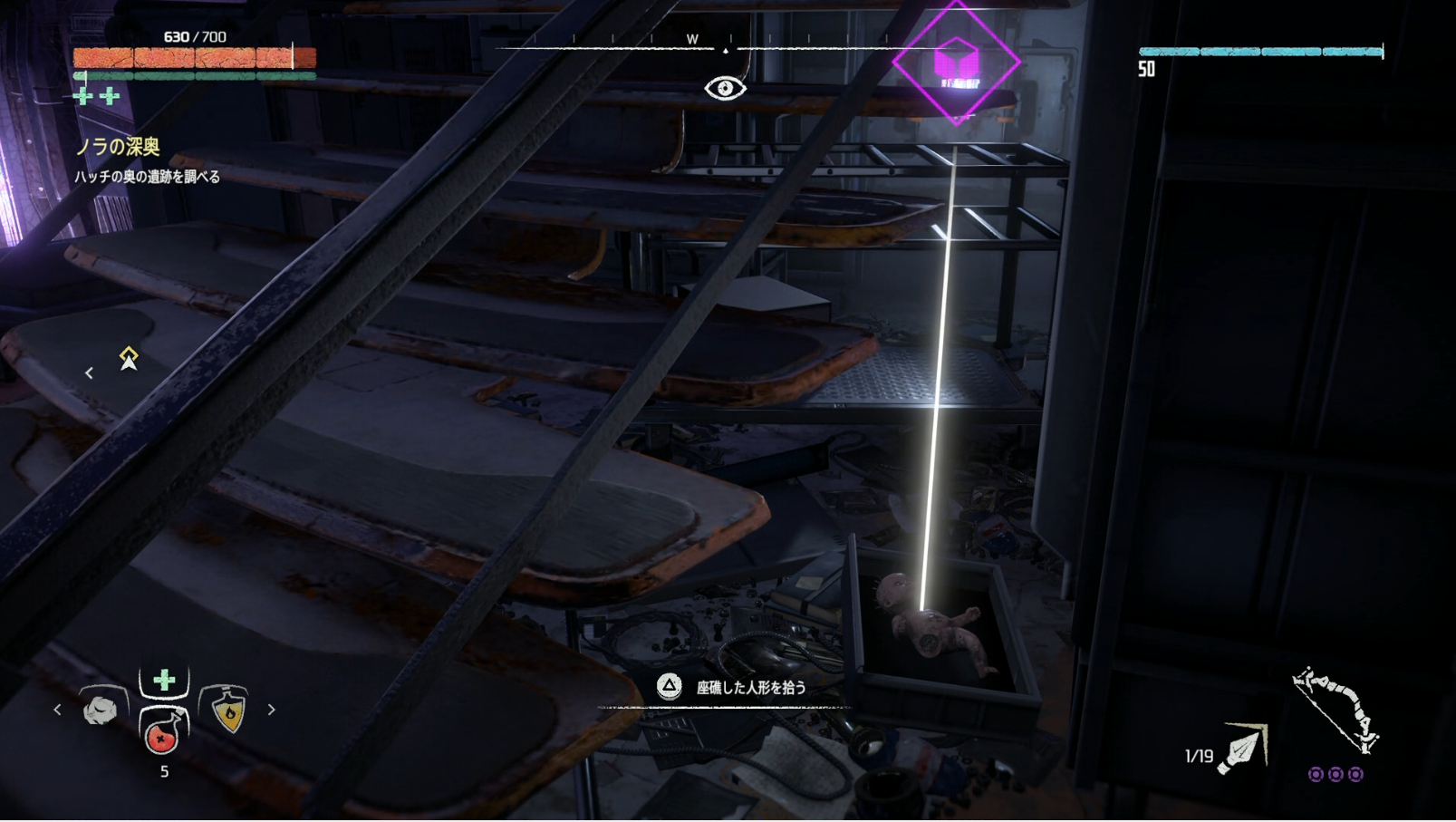Use the green plus healing icon
Screen dimensions: 1456x822
pyautogui.click(x=164, y=680)
